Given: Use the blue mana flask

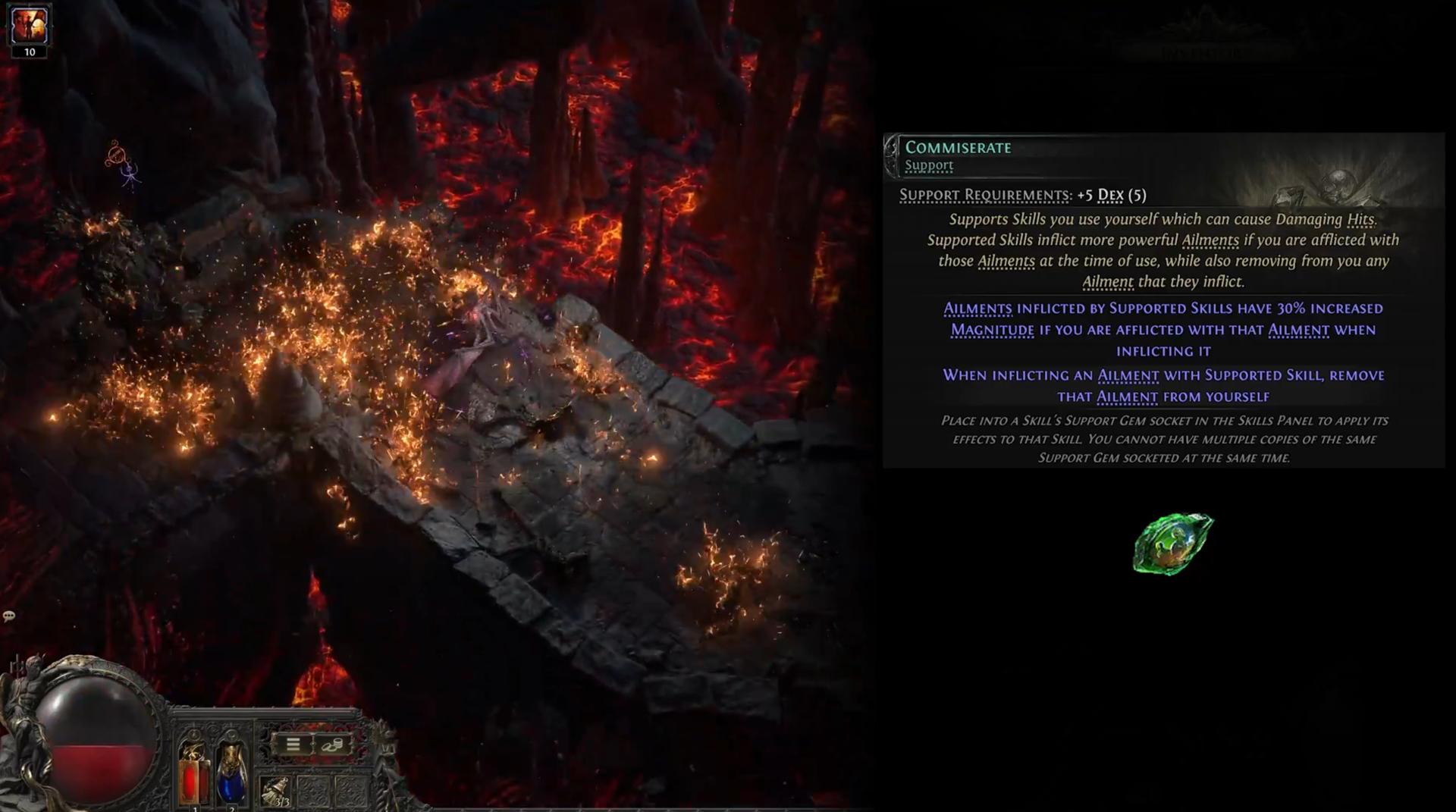Looking at the screenshot, I should (231, 775).
